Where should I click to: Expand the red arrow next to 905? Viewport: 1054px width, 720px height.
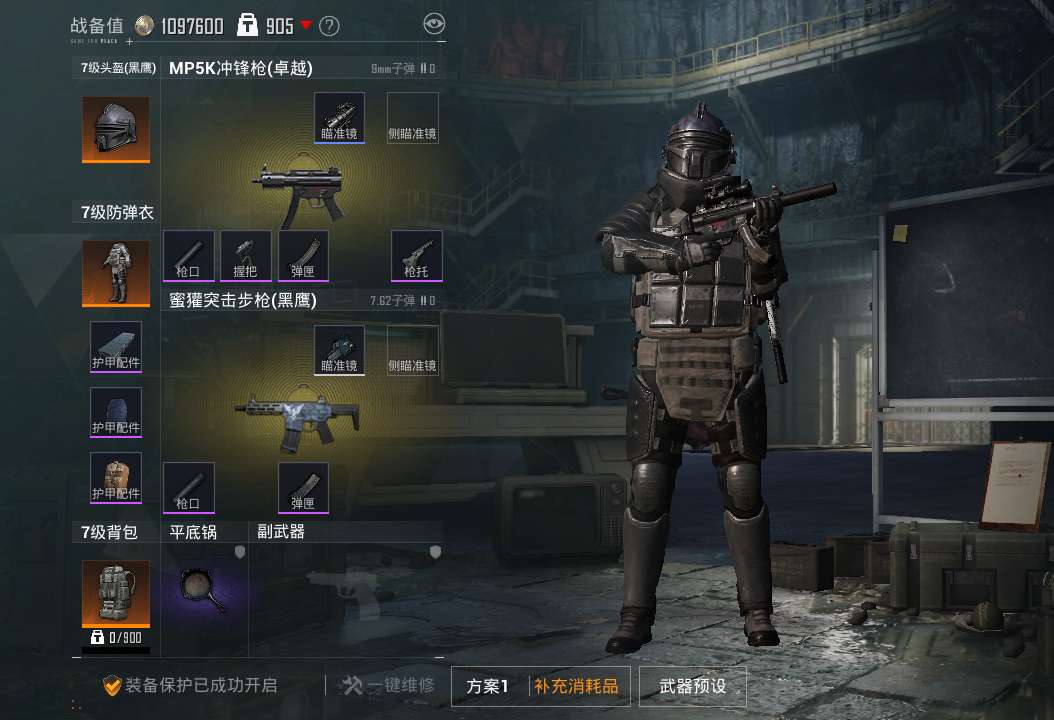coord(306,26)
